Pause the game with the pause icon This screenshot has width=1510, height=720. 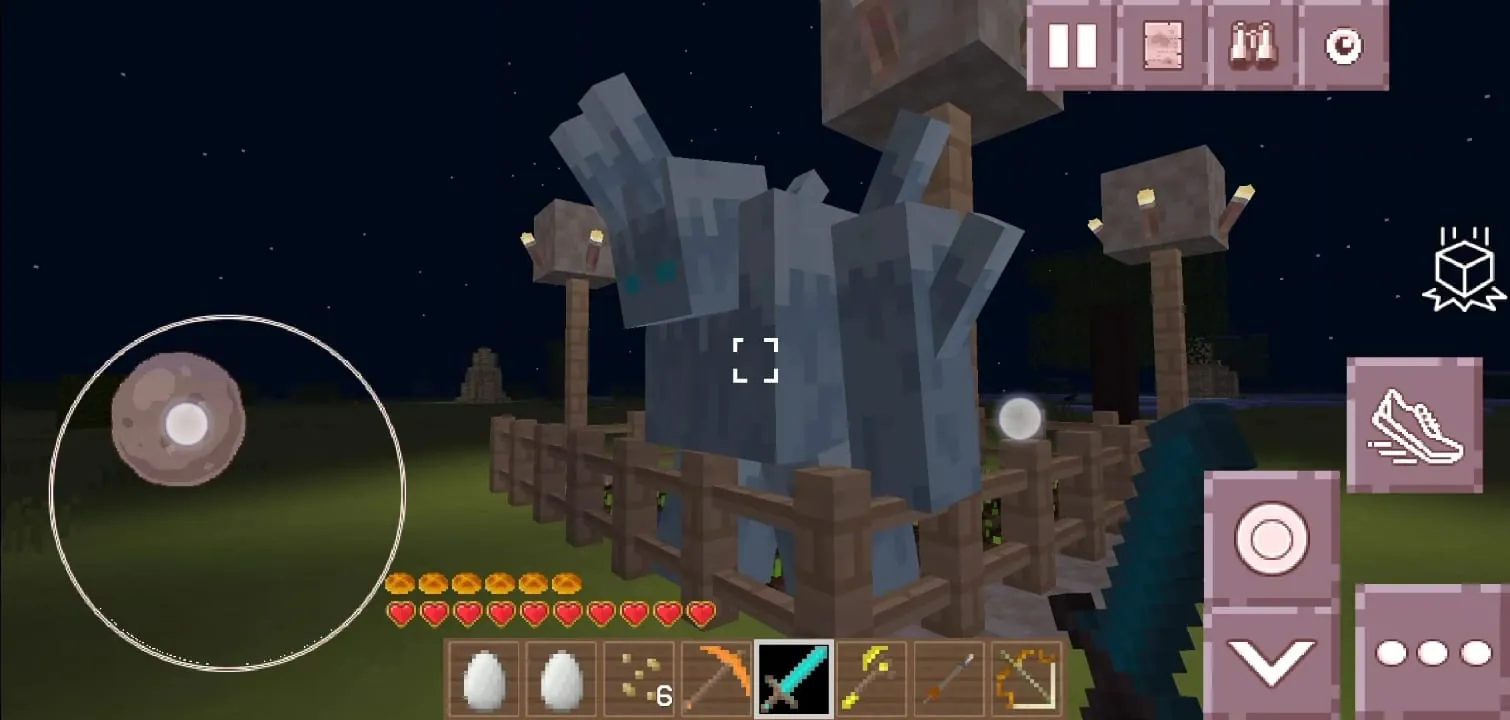pos(1071,44)
